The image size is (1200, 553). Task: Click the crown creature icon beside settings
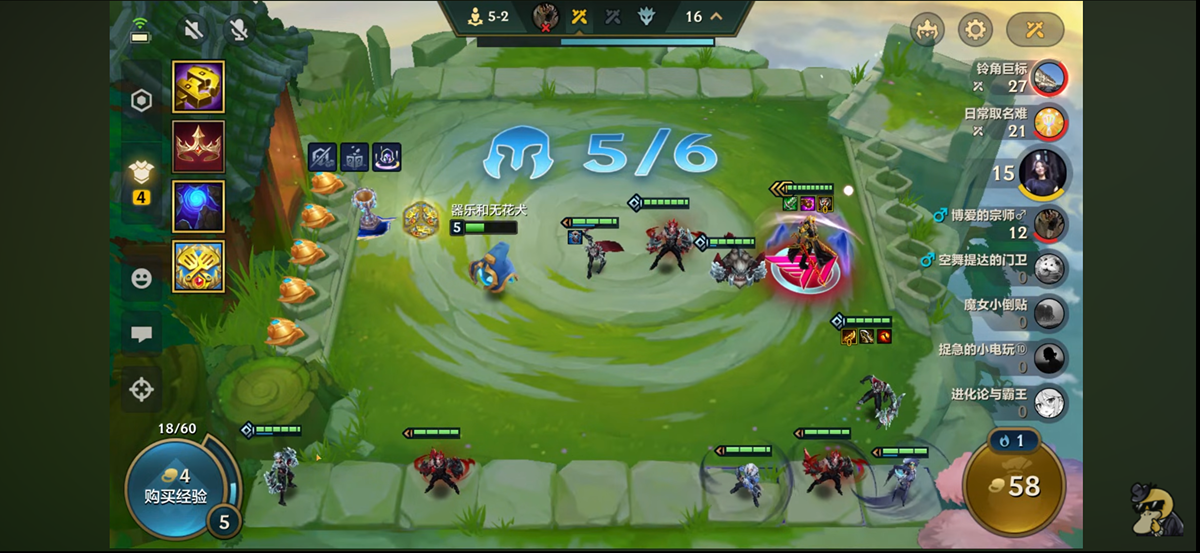[927, 29]
